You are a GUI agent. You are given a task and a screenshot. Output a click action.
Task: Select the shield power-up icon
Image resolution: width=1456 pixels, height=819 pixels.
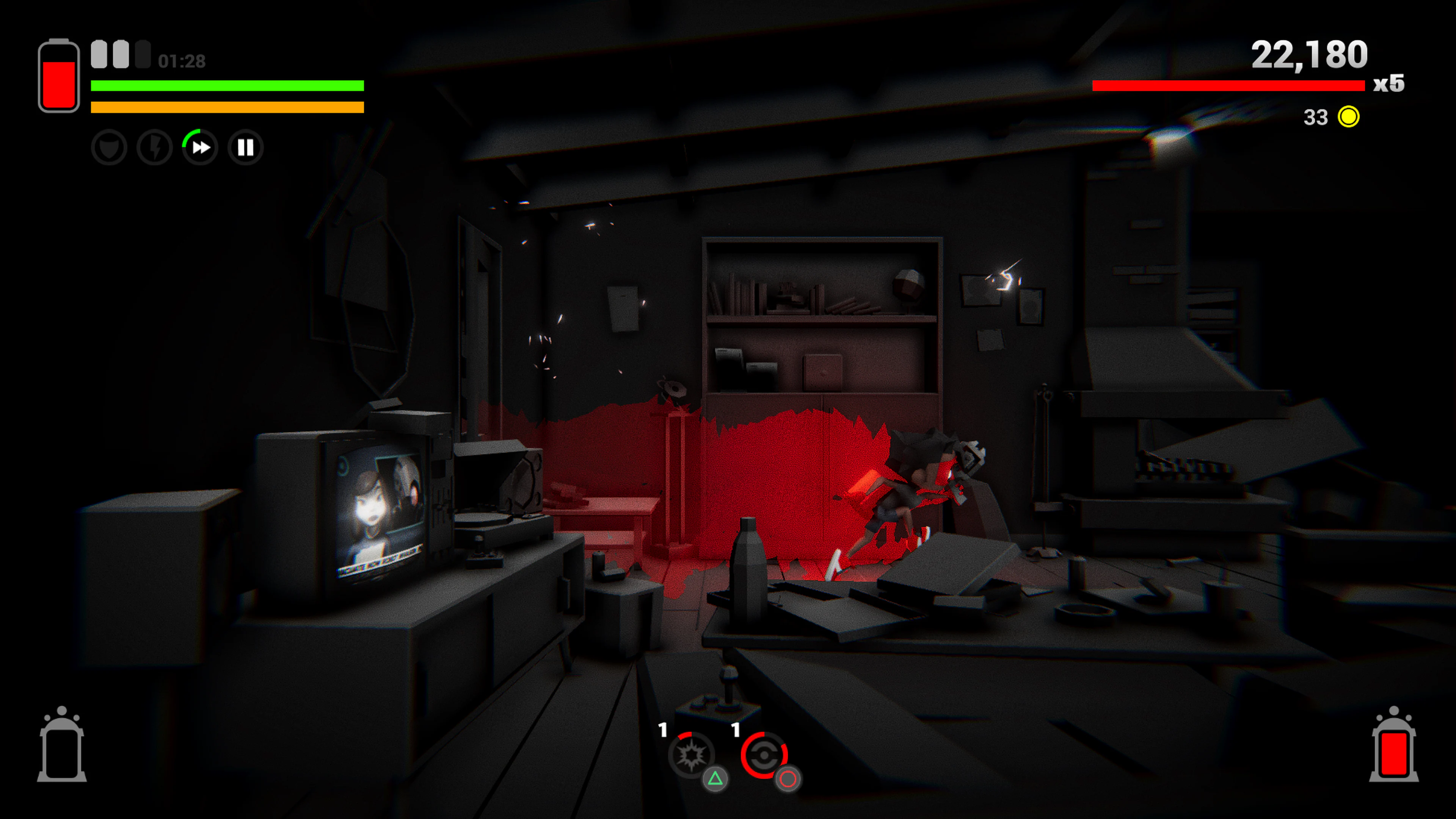click(x=109, y=147)
